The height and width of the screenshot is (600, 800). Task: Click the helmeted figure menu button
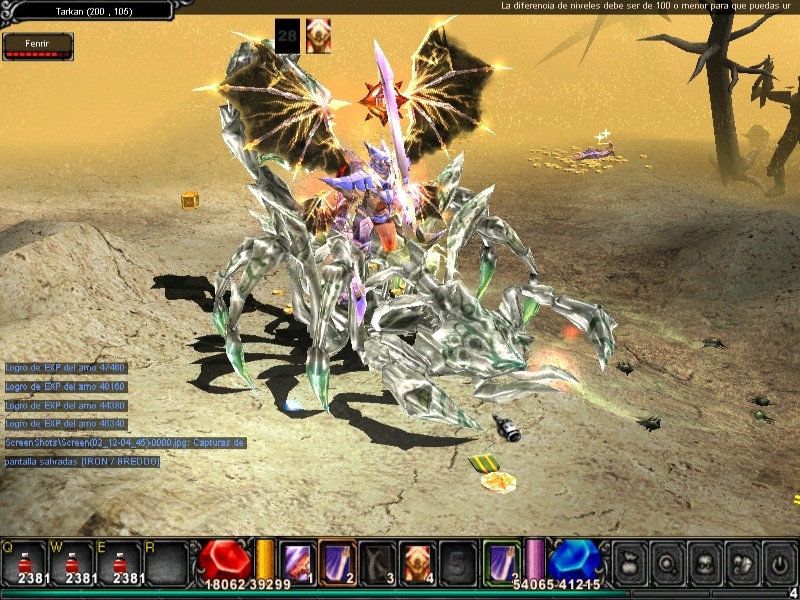pos(740,560)
